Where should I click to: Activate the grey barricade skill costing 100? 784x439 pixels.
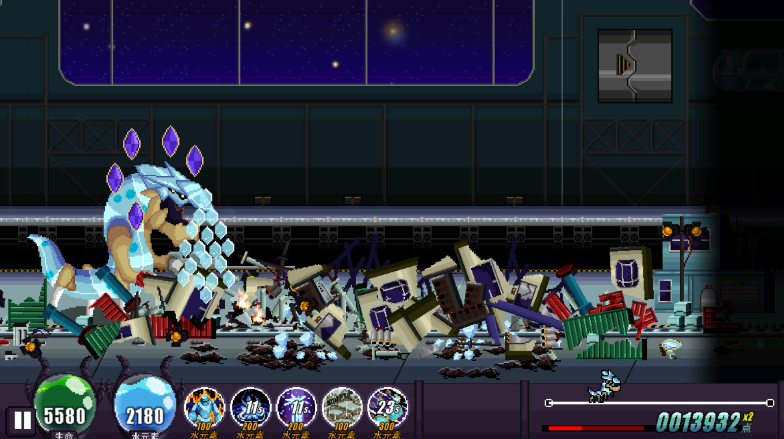click(x=342, y=408)
